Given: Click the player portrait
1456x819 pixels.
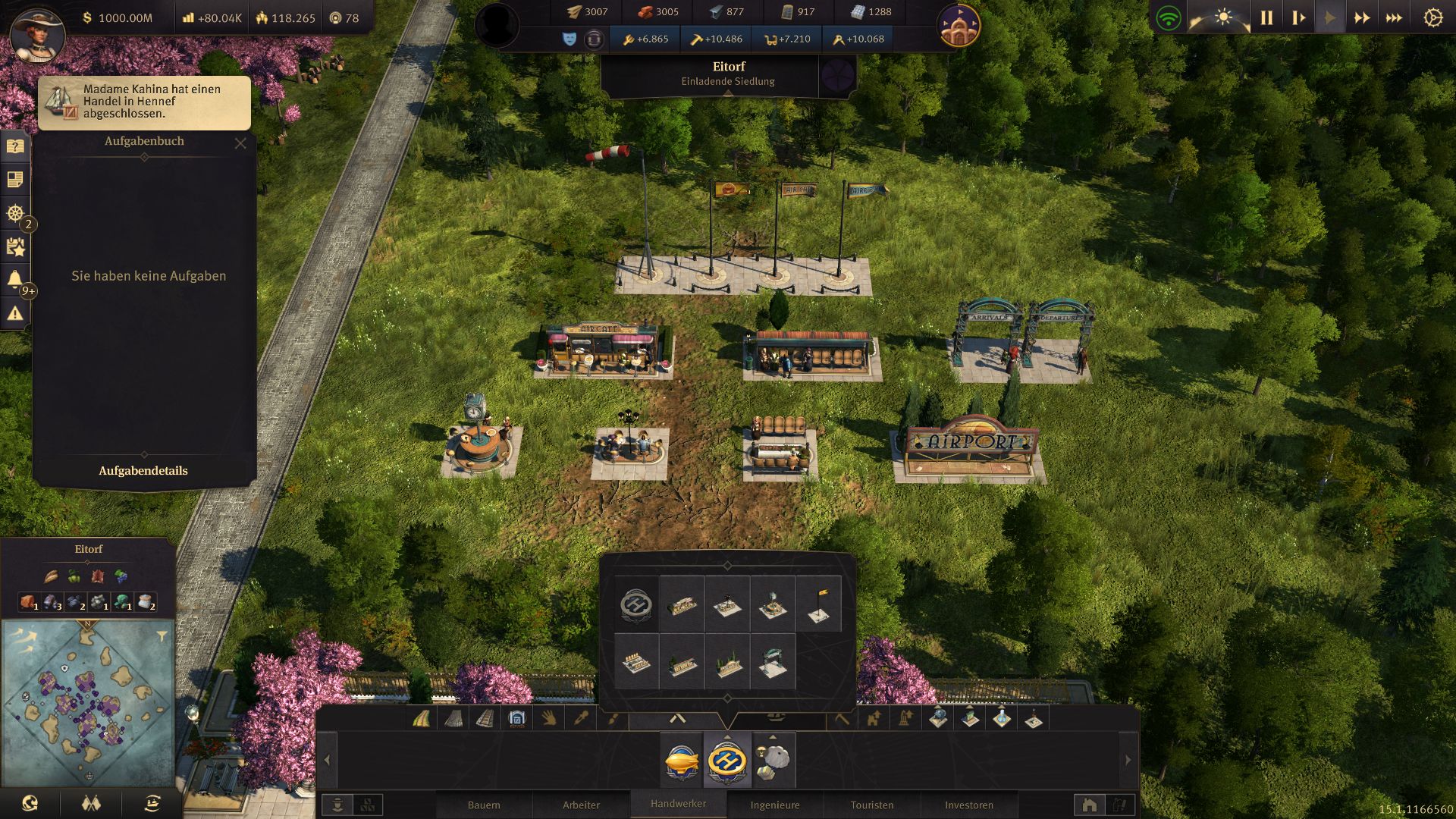Looking at the screenshot, I should click(x=38, y=34).
